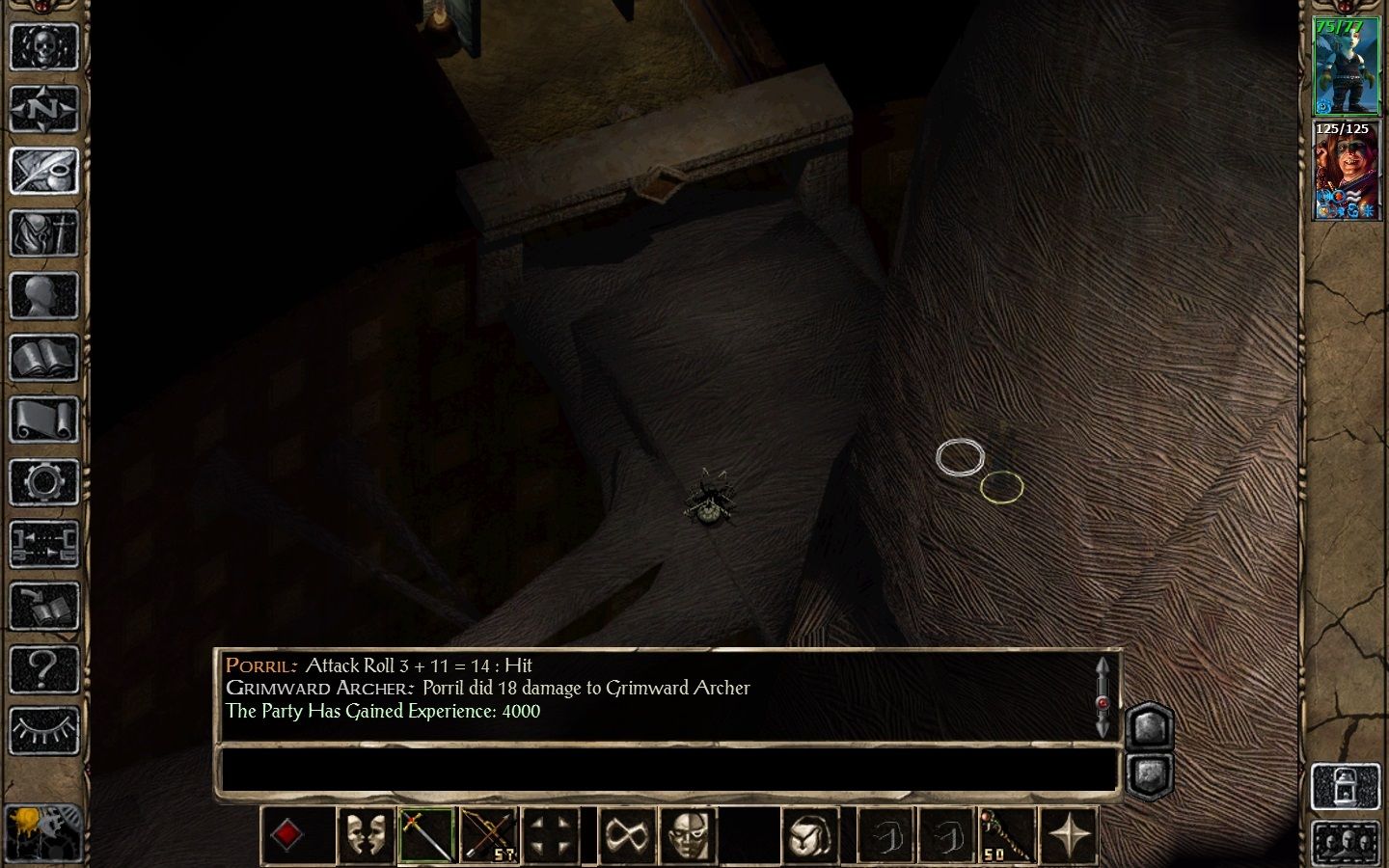Open the area map with the compass button
Screen dimensions: 1389x868
[43, 109]
